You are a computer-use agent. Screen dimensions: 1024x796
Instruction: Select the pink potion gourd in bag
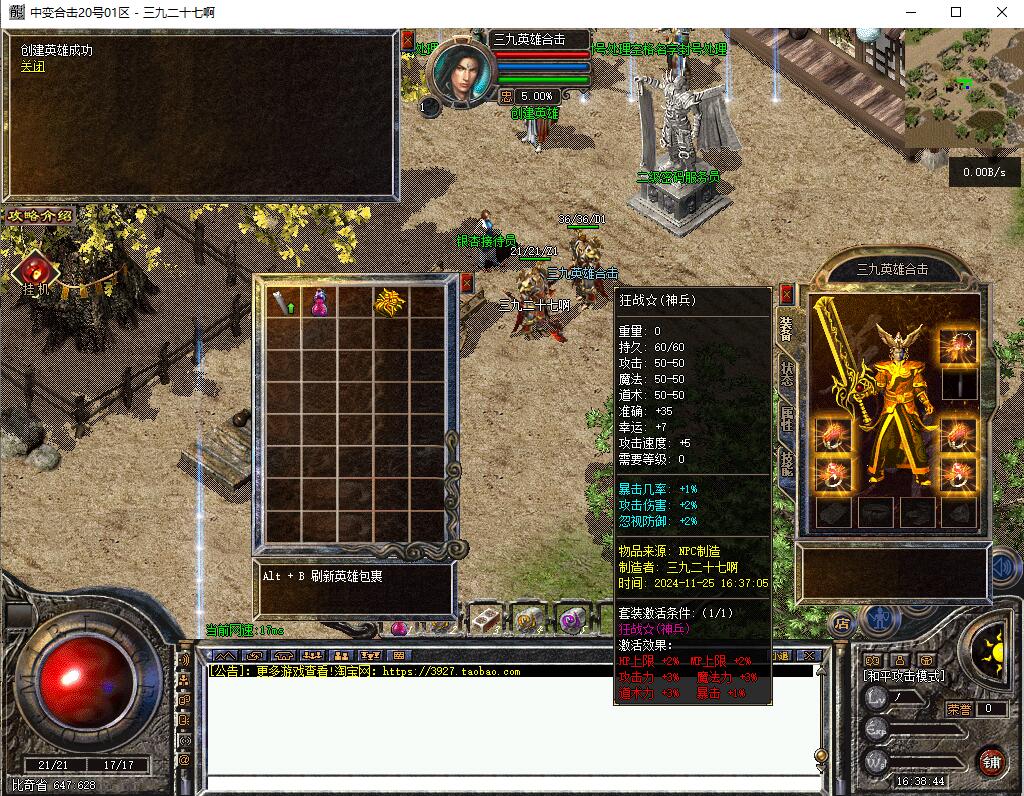point(320,303)
